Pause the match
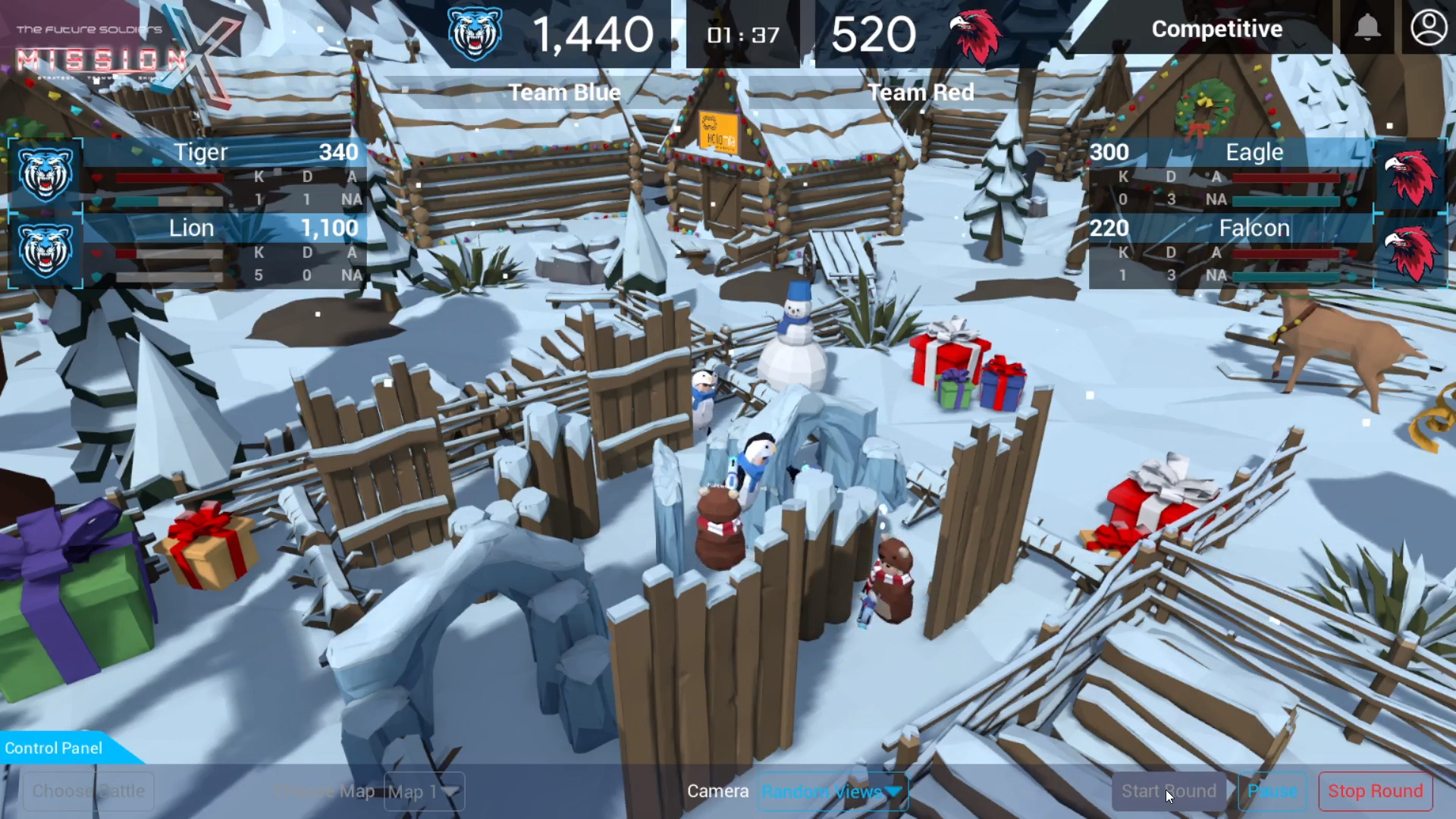Image resolution: width=1456 pixels, height=819 pixels. pyautogui.click(x=1272, y=791)
